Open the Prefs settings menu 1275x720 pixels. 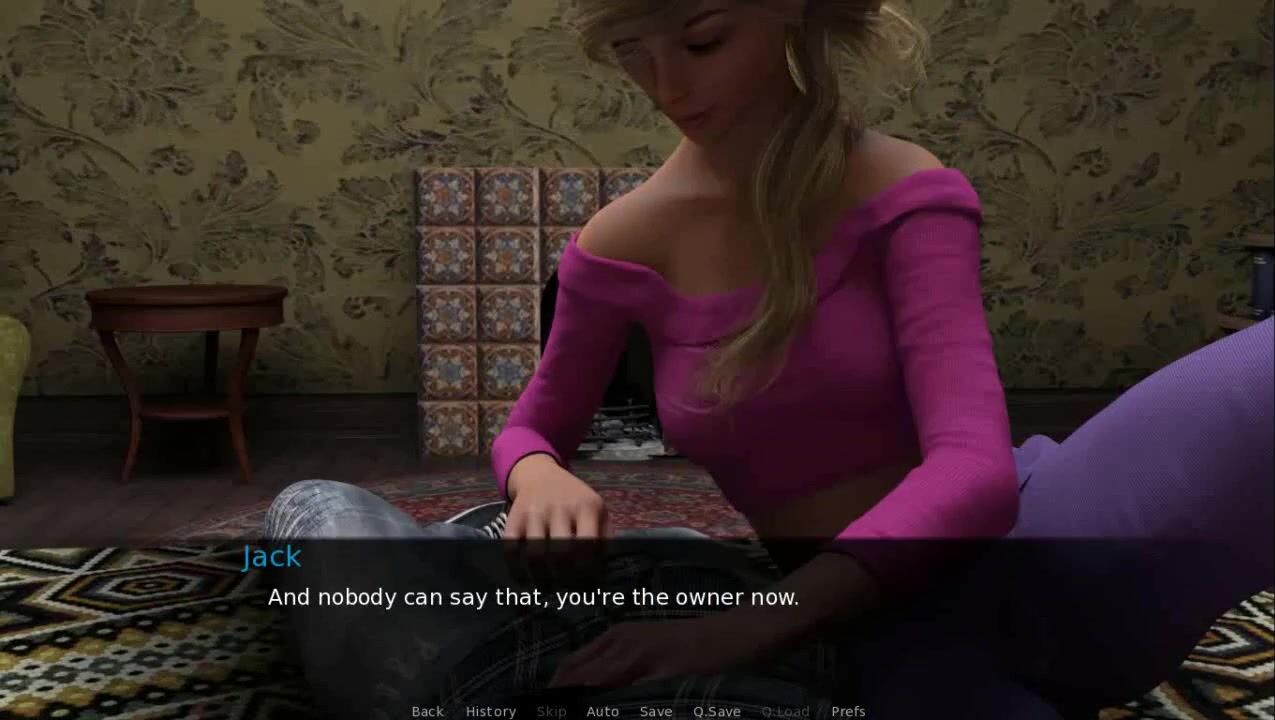pos(848,711)
